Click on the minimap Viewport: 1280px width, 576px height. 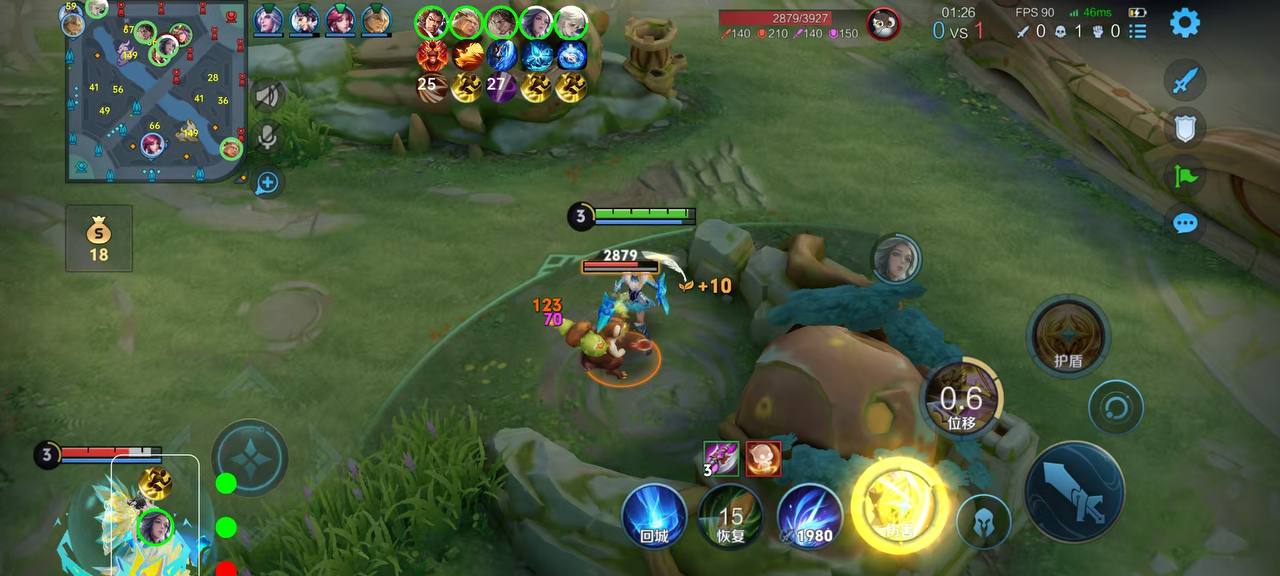[155, 95]
